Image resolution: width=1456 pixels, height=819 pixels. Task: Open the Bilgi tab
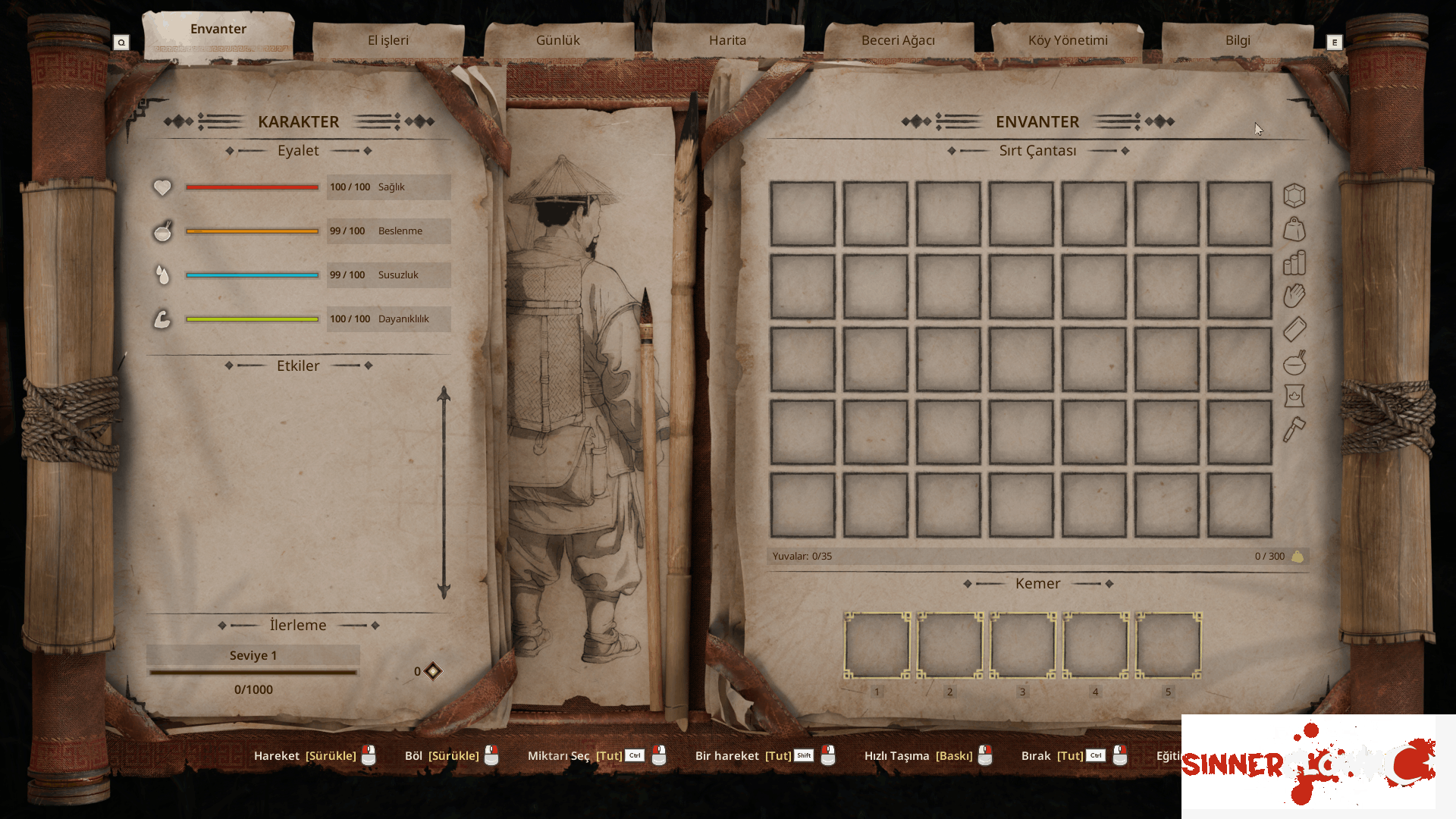click(1238, 40)
